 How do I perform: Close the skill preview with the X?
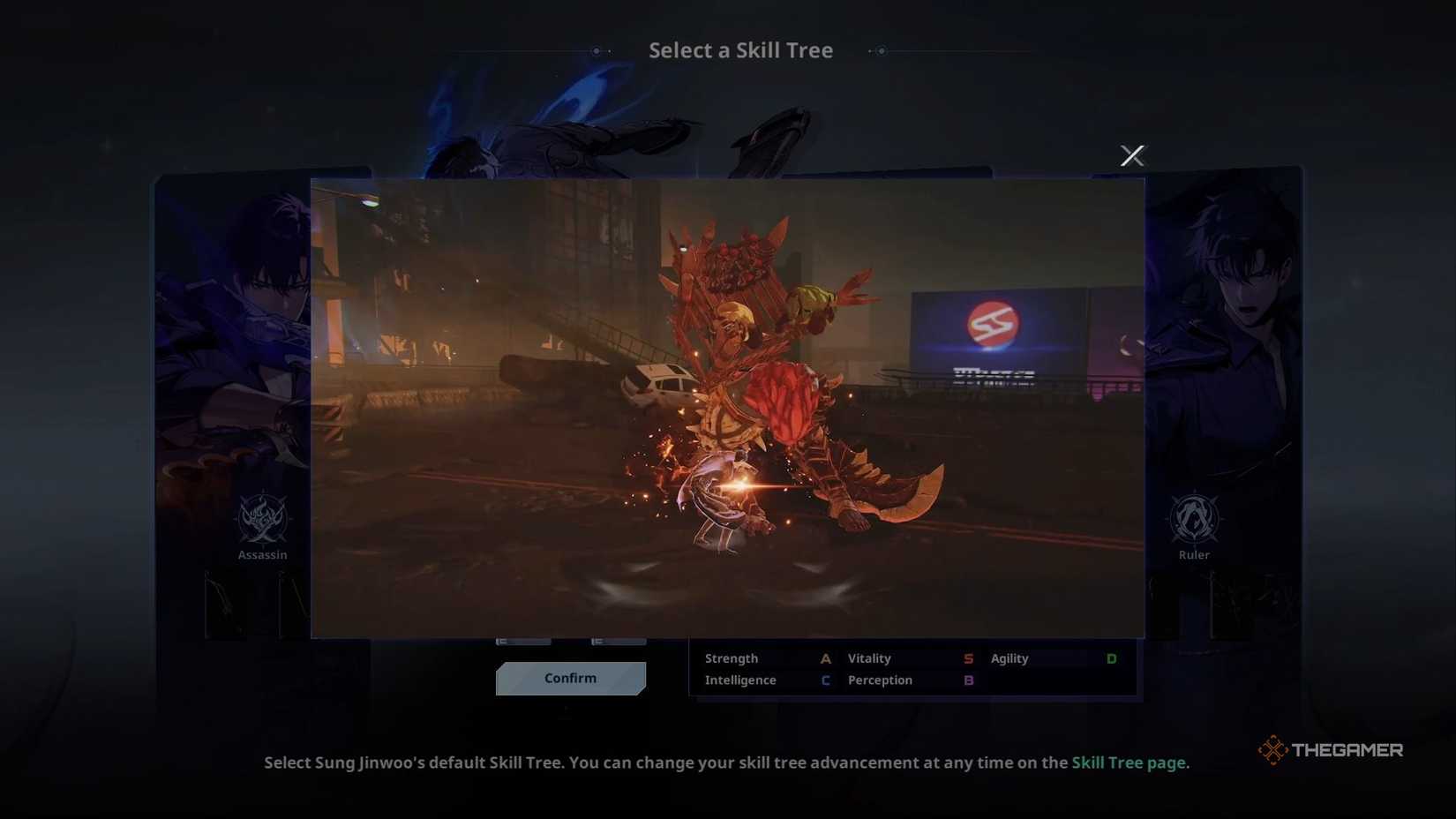coord(1132,154)
